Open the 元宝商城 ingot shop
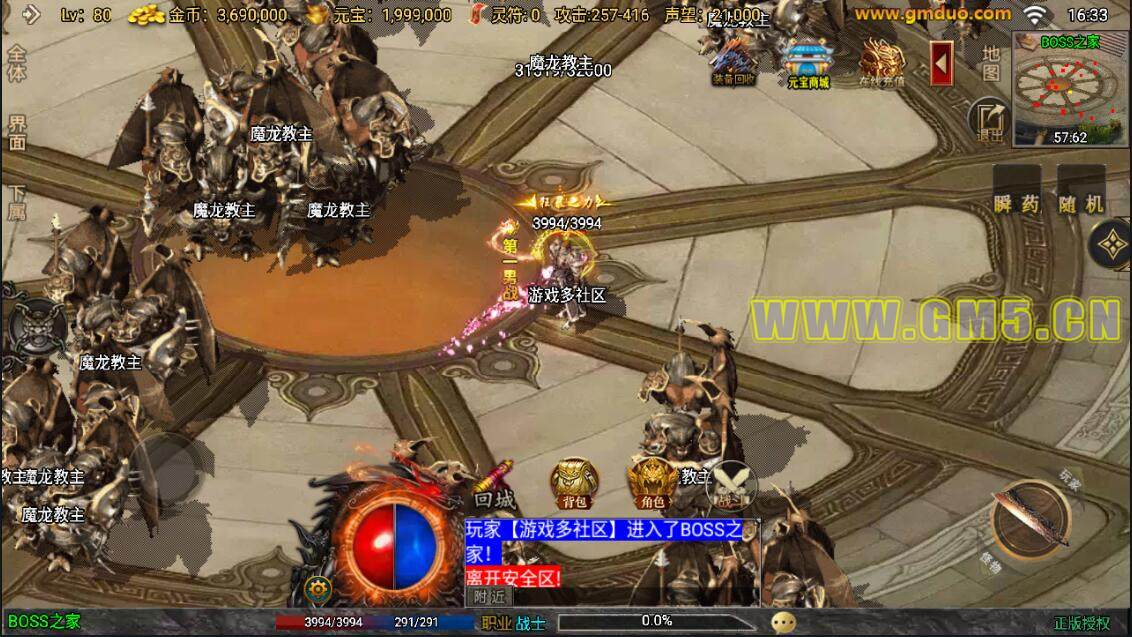Viewport: 1132px width, 637px height. [807, 63]
